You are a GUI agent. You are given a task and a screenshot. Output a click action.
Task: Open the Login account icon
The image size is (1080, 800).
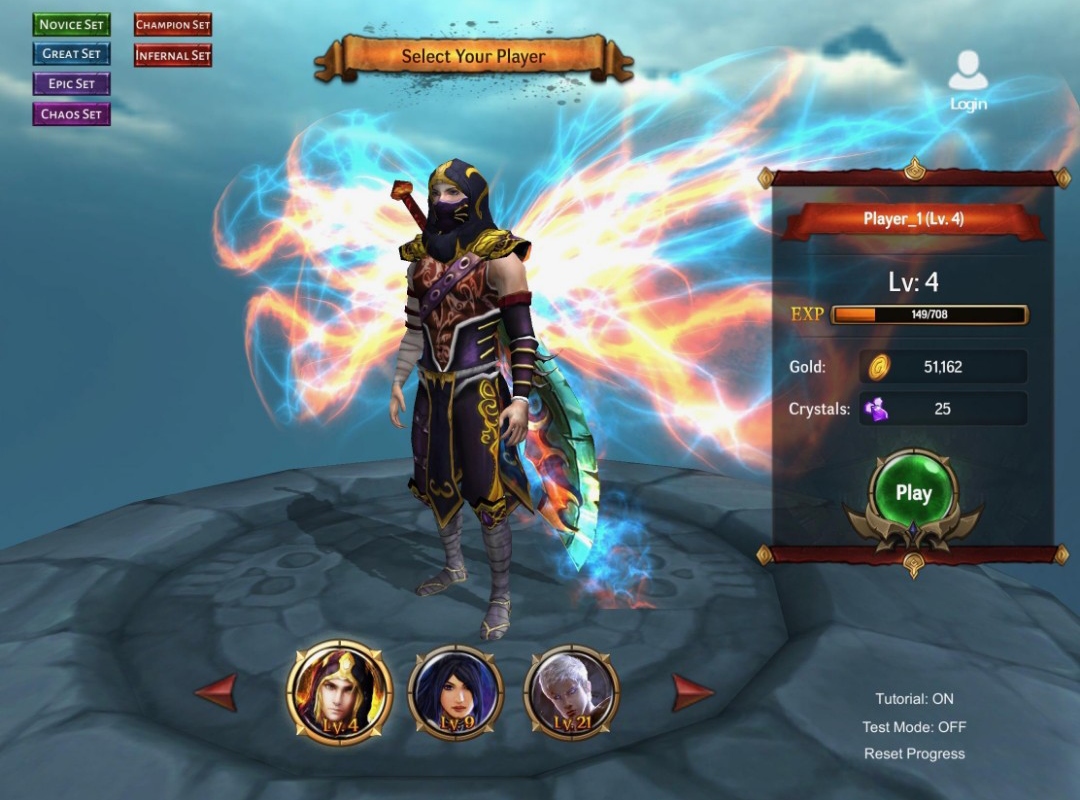(x=967, y=80)
